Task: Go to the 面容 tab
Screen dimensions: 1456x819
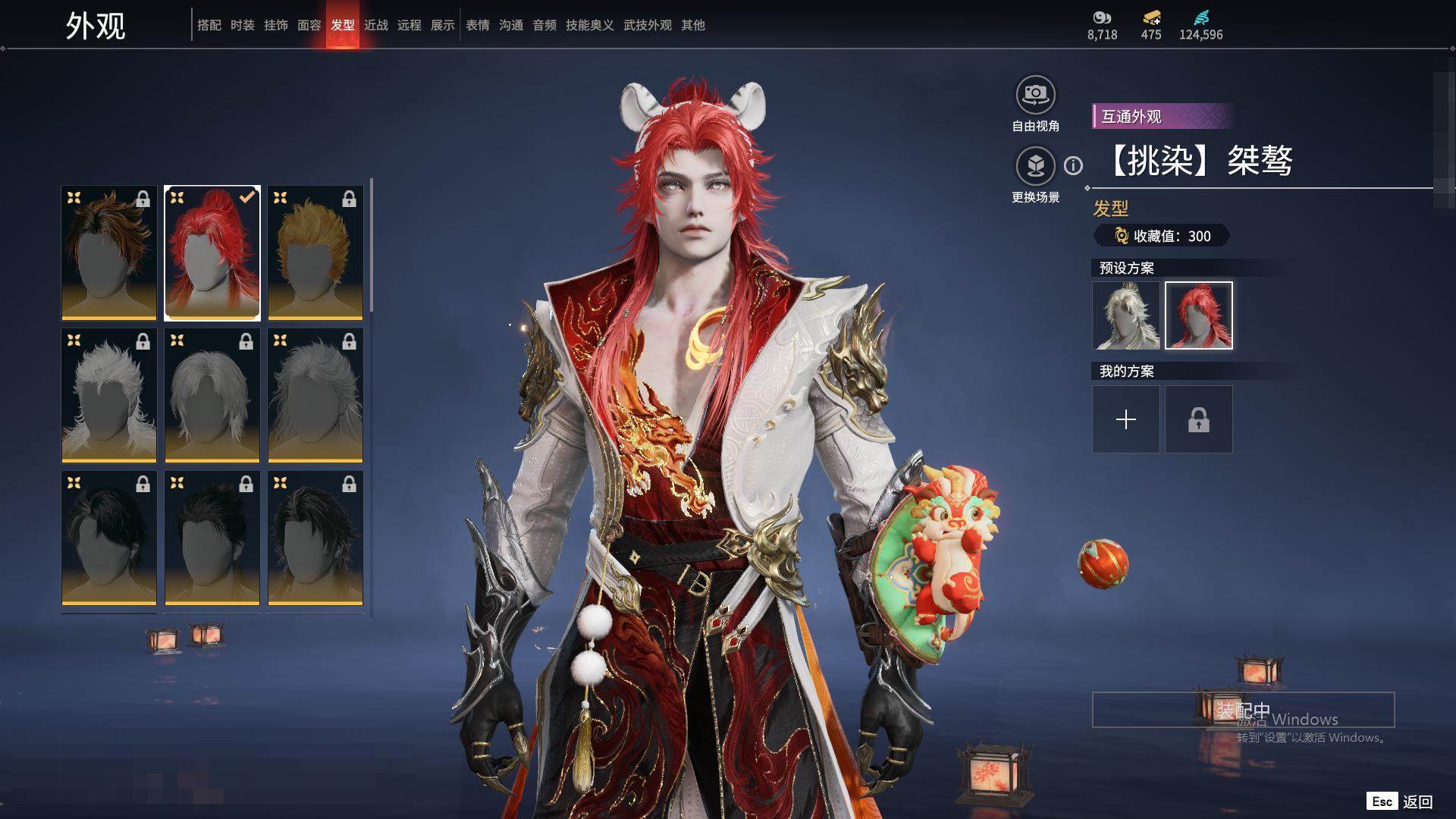Action: click(309, 25)
